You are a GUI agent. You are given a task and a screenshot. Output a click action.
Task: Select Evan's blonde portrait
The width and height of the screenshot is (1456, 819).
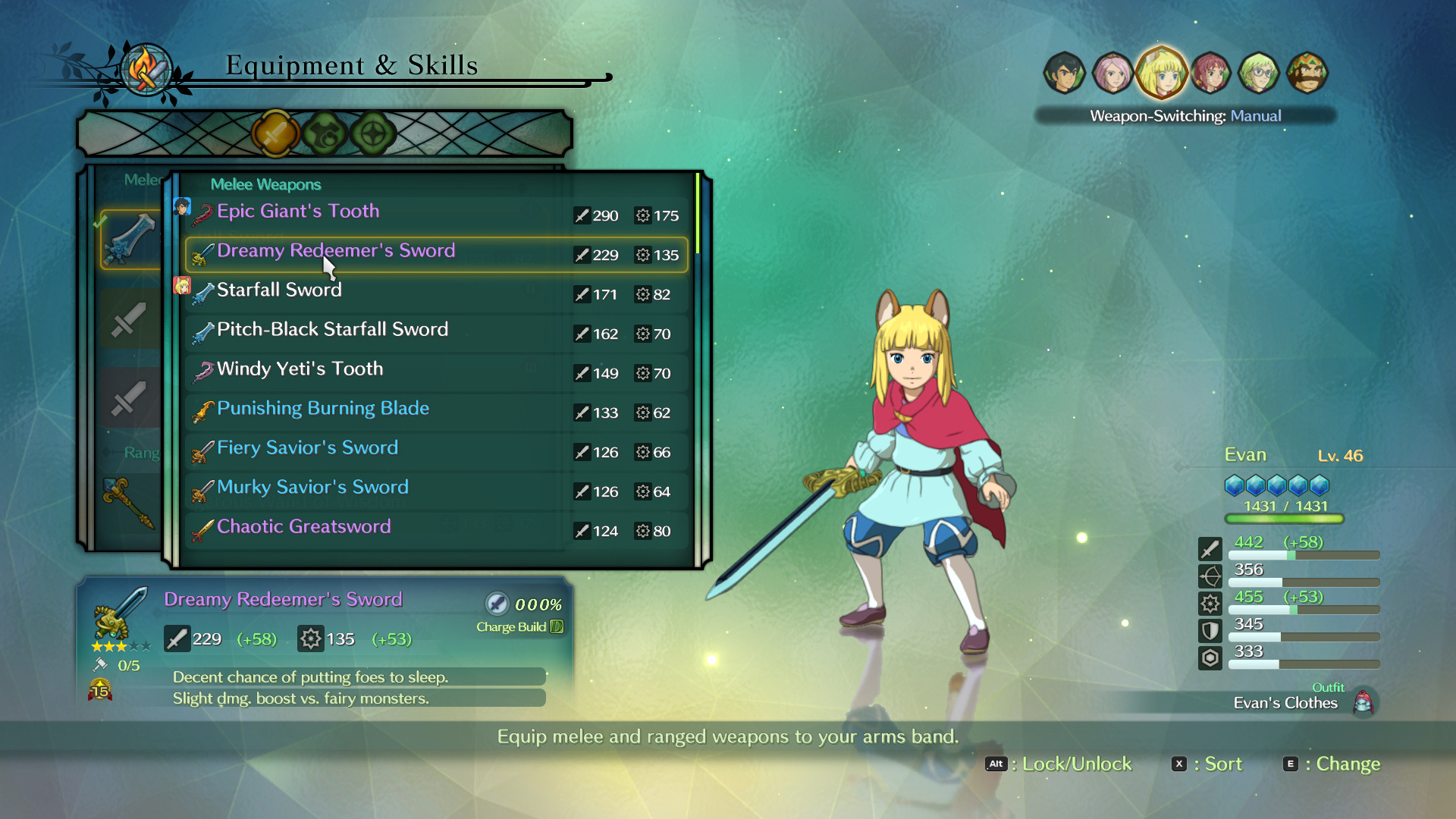(x=1161, y=73)
